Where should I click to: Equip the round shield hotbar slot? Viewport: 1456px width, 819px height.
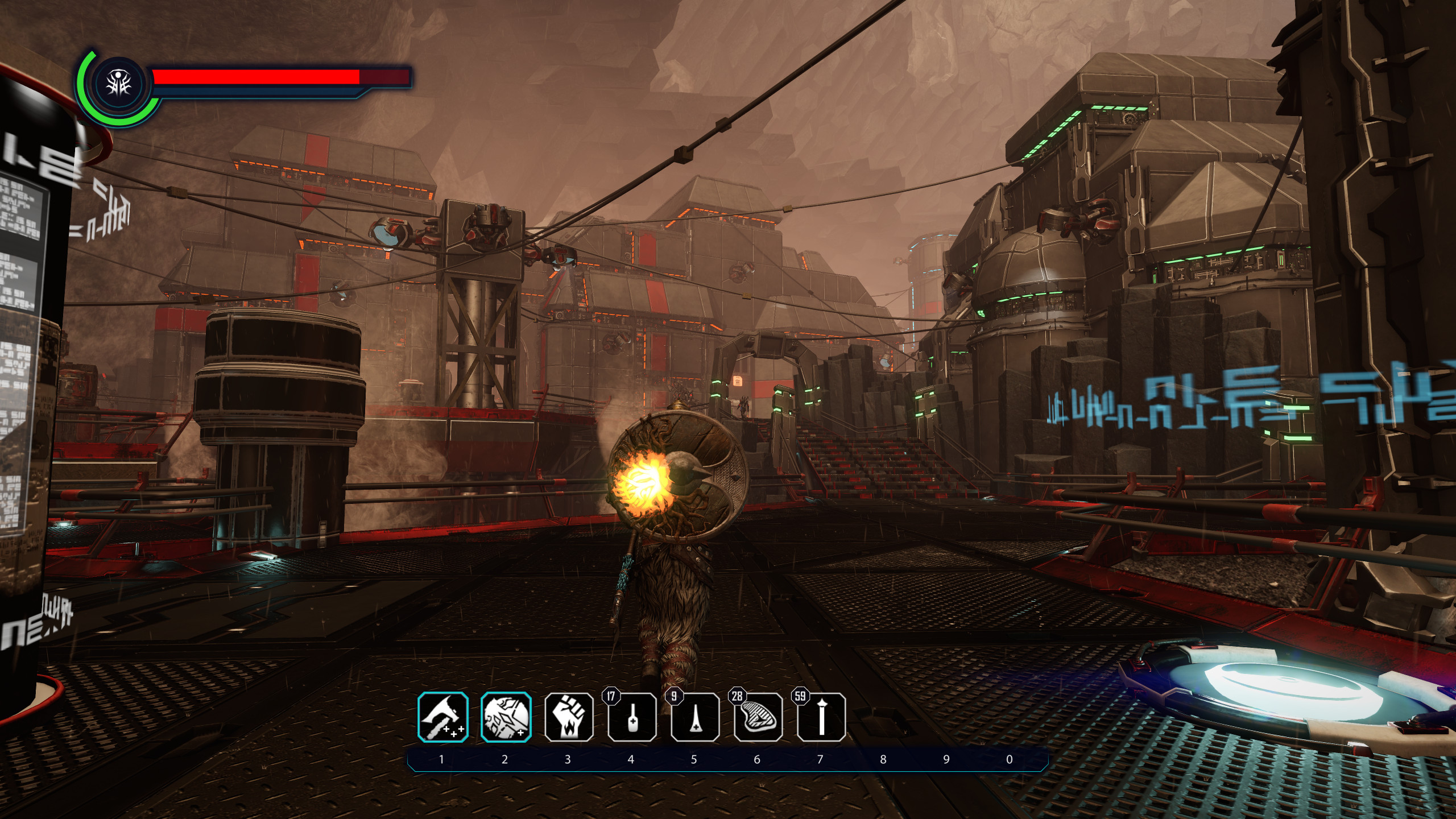(506, 717)
